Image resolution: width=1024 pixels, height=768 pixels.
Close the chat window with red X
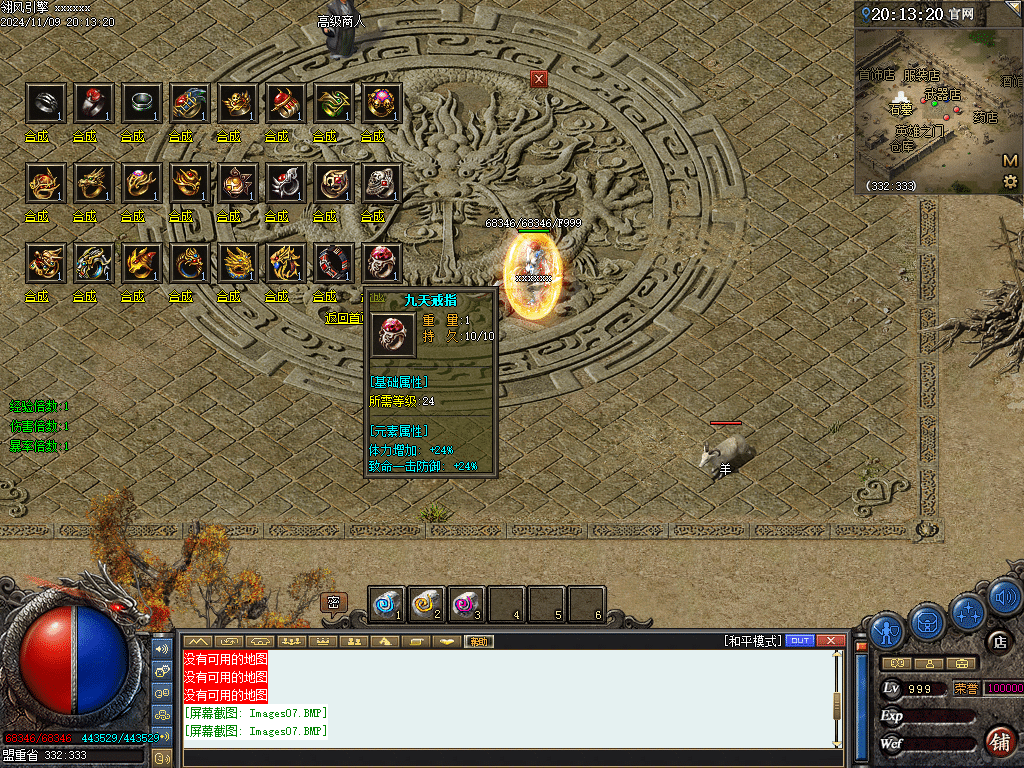coord(830,641)
